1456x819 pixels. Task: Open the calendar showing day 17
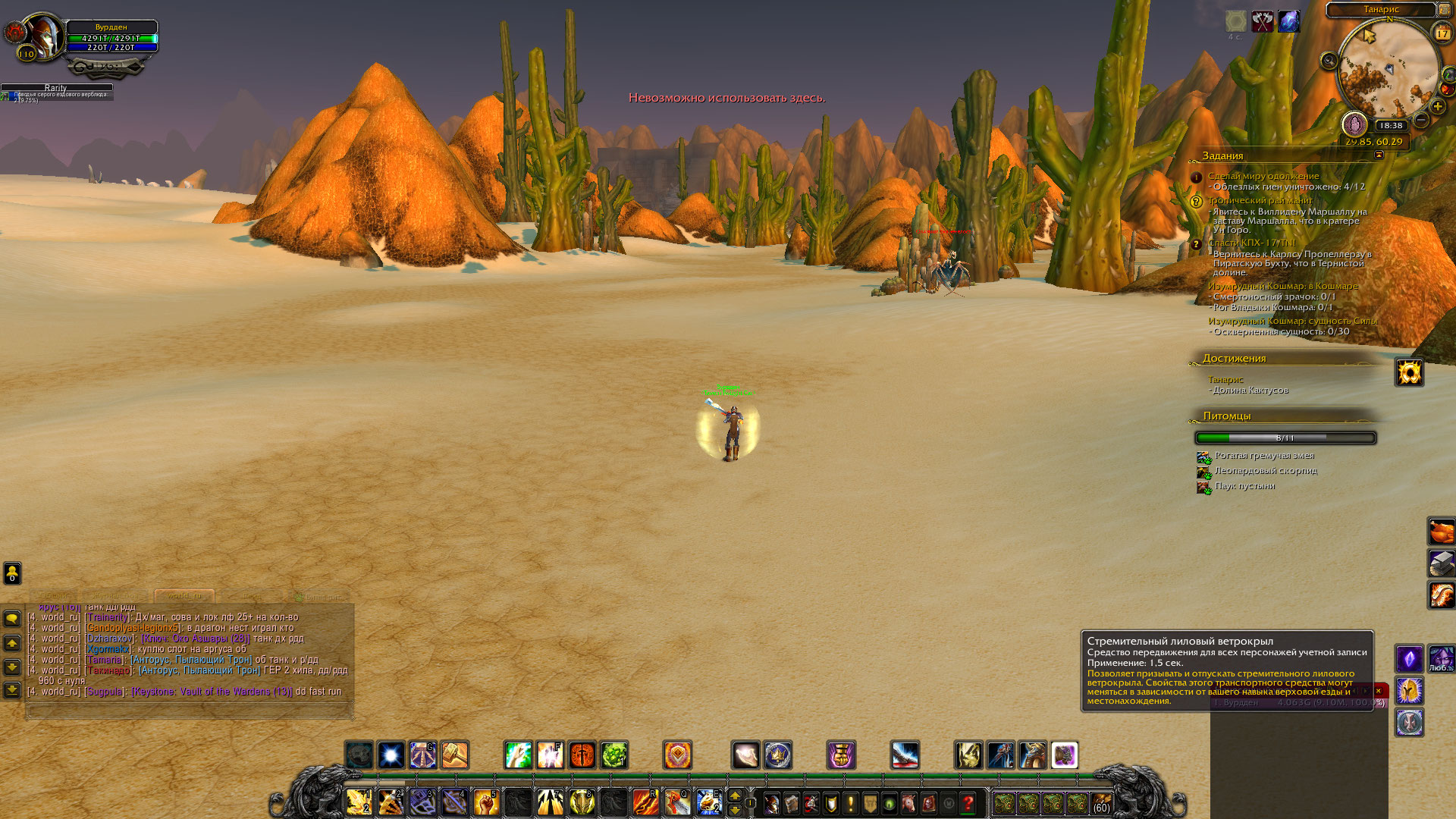pyautogui.click(x=1442, y=33)
